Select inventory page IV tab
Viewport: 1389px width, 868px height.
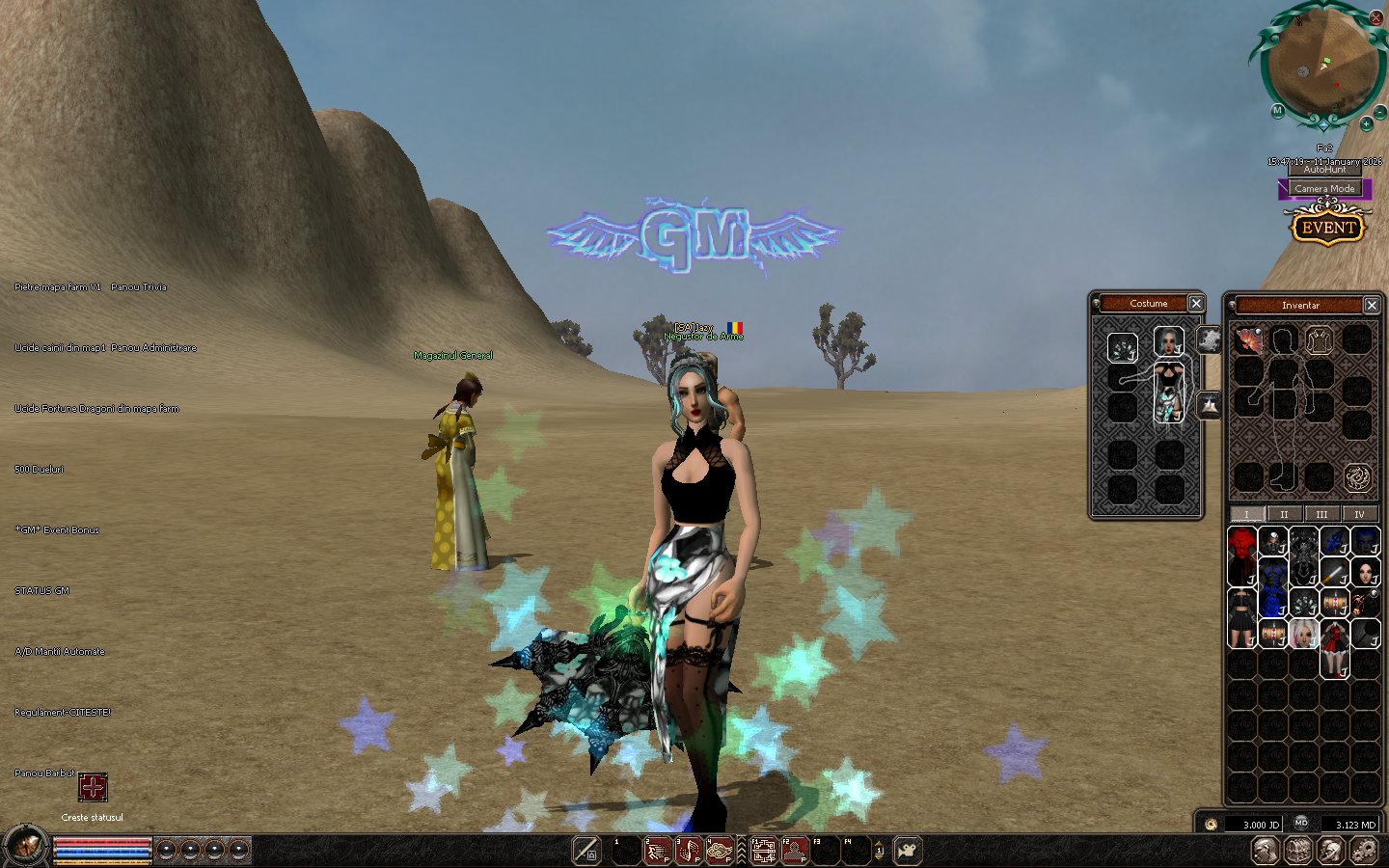click(1359, 514)
